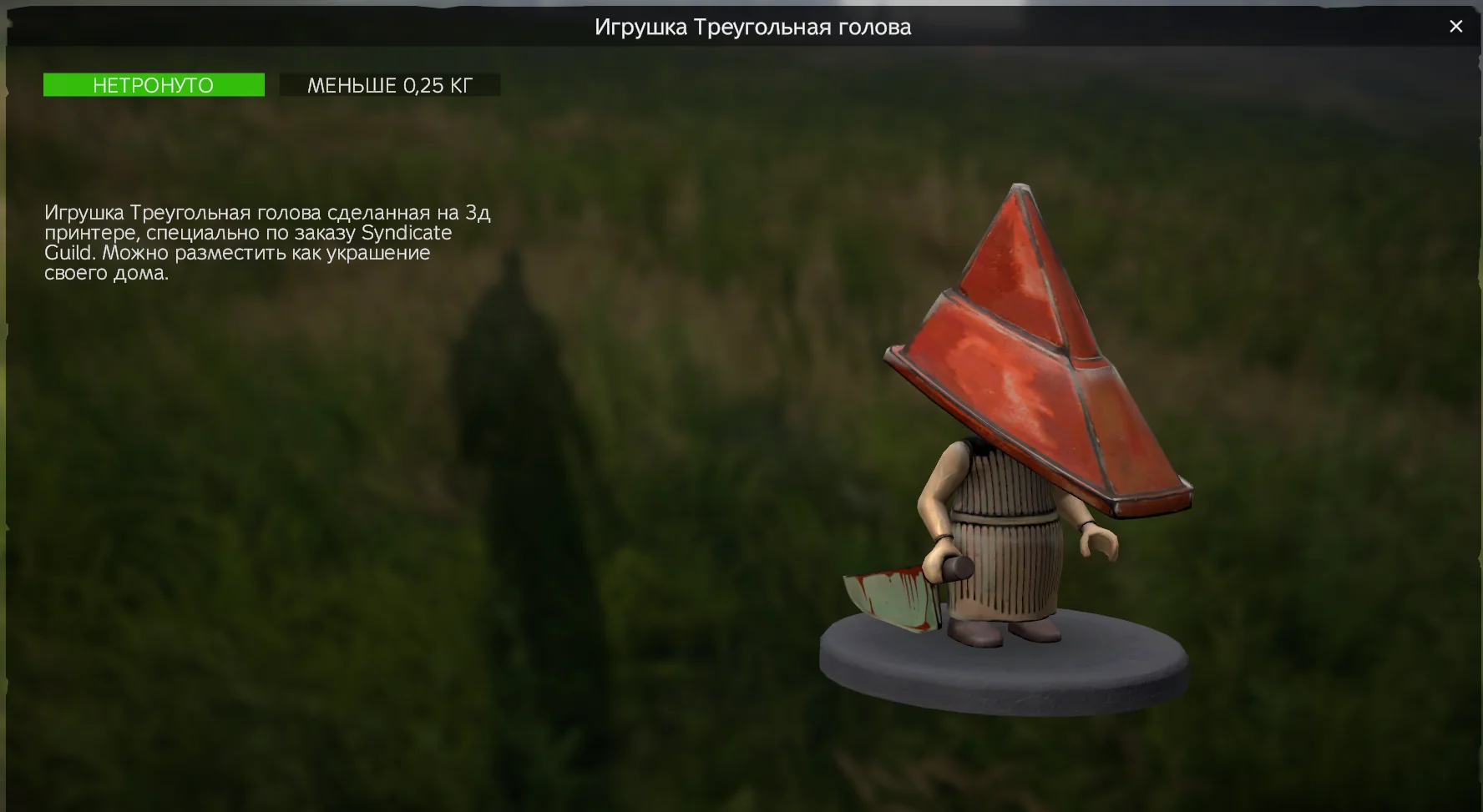The width and height of the screenshot is (1483, 812).
Task: Toggle the green НЕТРОНУТО condition badge
Action: [x=154, y=84]
